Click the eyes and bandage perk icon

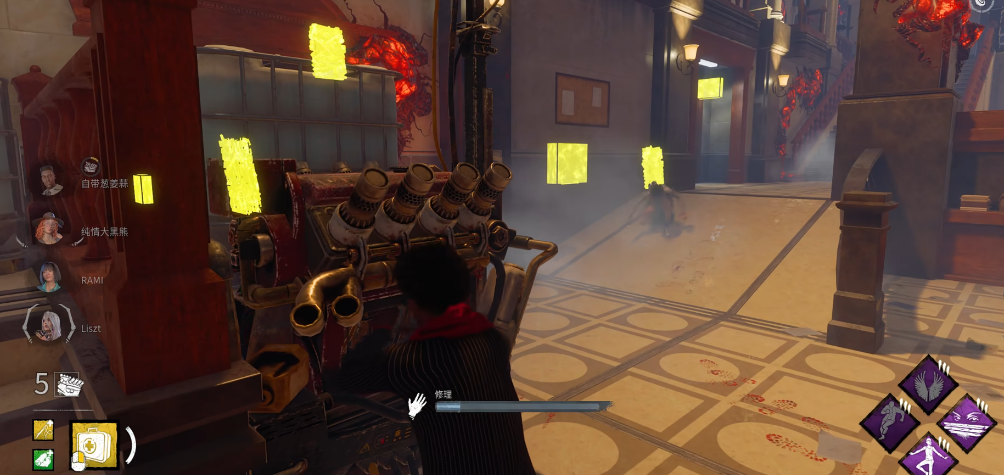966,421
